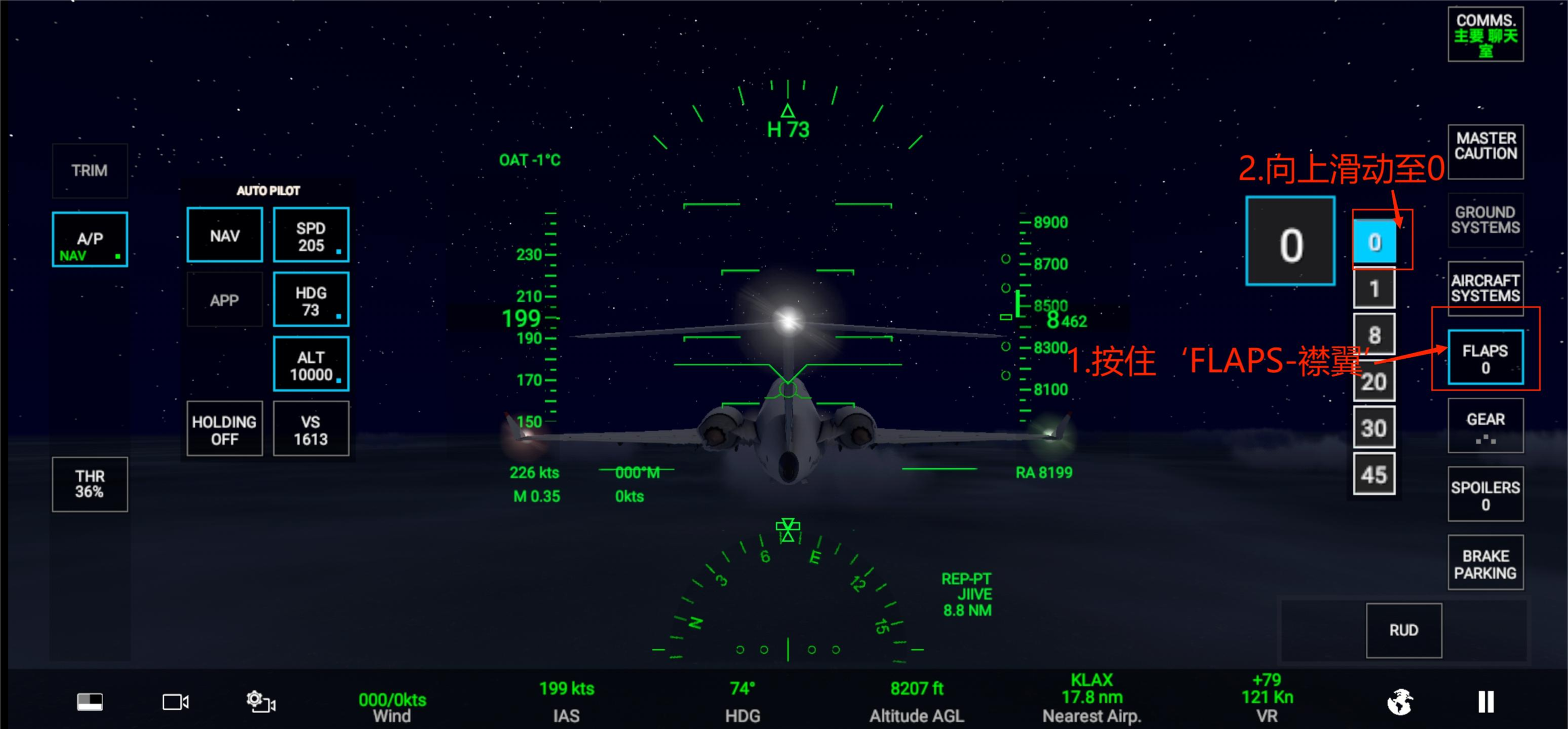Pause the flight simulation
The width and height of the screenshot is (1568, 729).
pyautogui.click(x=1485, y=701)
